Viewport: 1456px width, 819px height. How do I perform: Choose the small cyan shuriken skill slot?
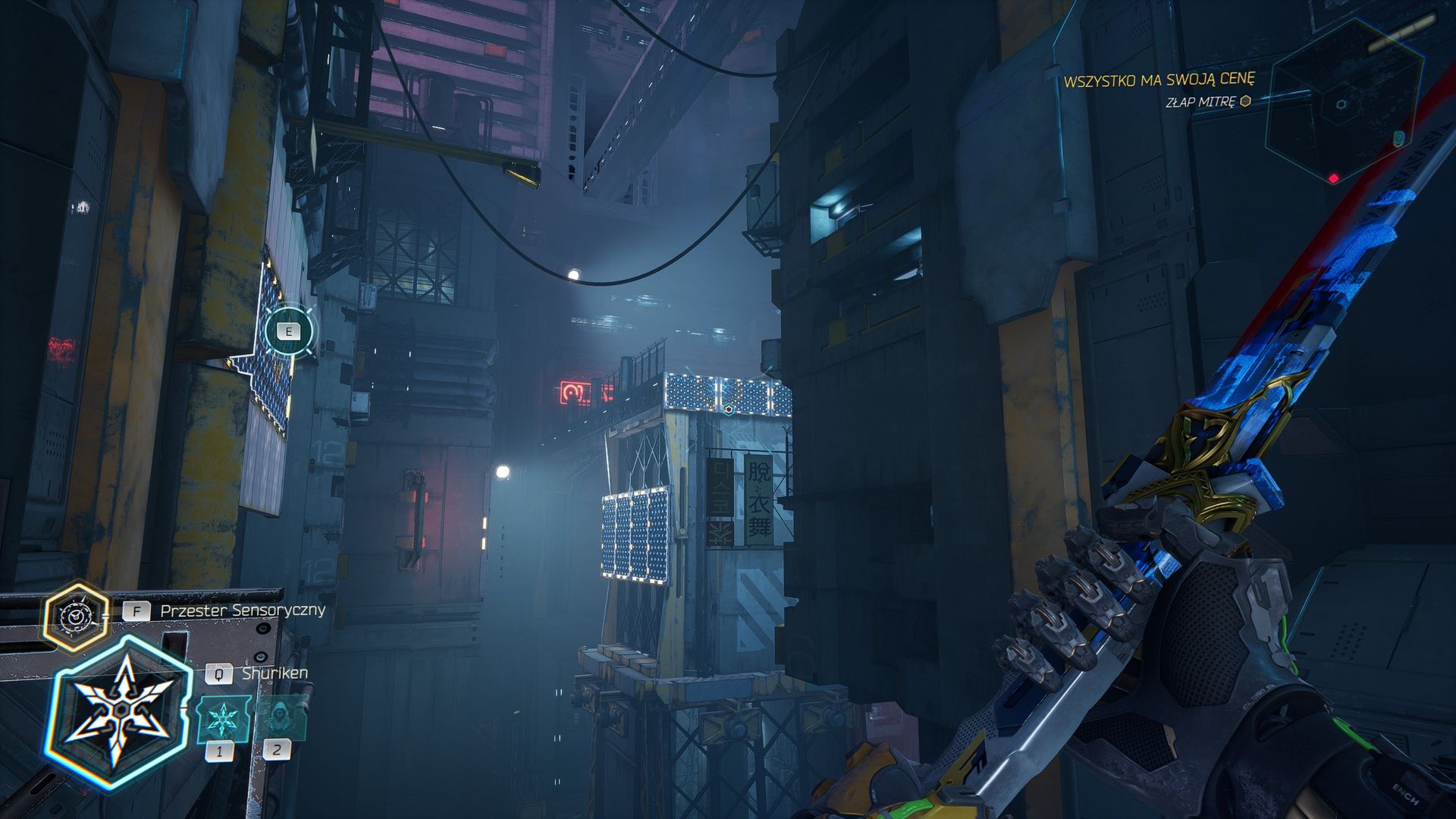222,718
